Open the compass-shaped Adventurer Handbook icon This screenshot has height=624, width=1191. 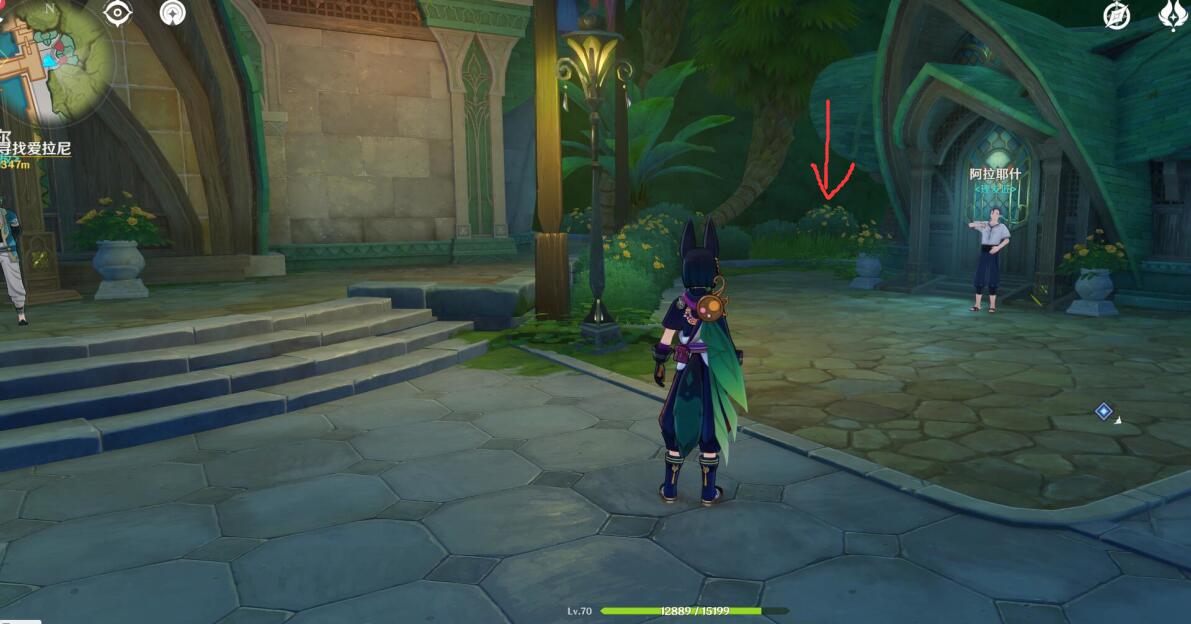(x=1117, y=15)
